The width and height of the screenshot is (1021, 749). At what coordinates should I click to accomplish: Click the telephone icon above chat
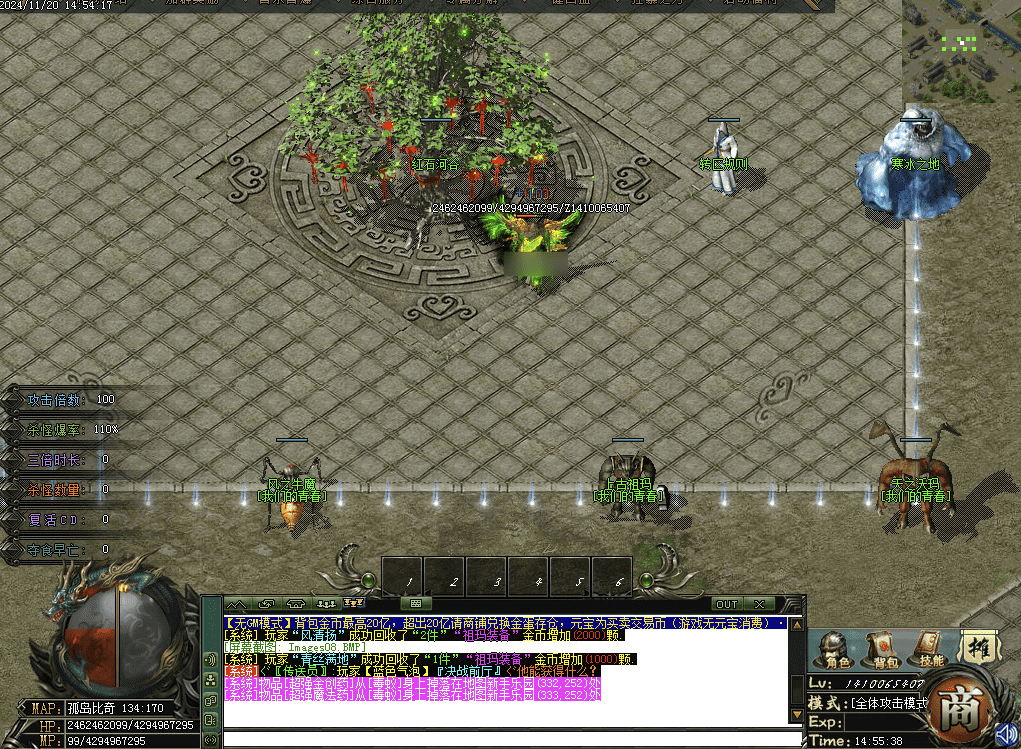296,604
